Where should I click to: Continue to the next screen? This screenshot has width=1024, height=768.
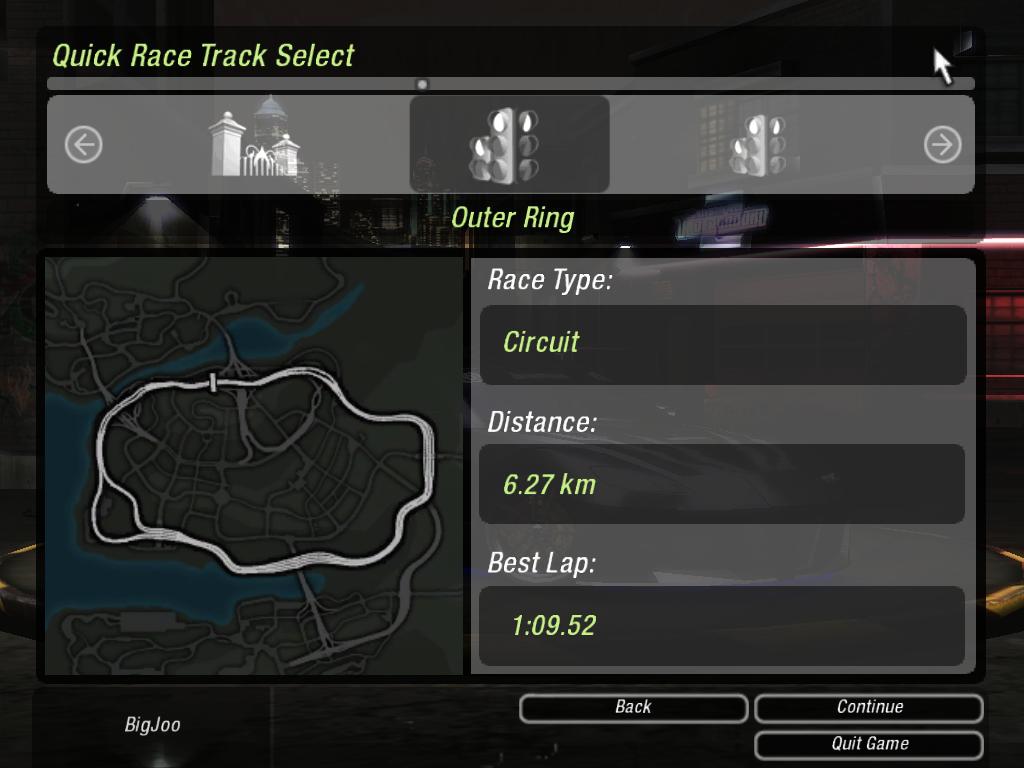(869, 708)
